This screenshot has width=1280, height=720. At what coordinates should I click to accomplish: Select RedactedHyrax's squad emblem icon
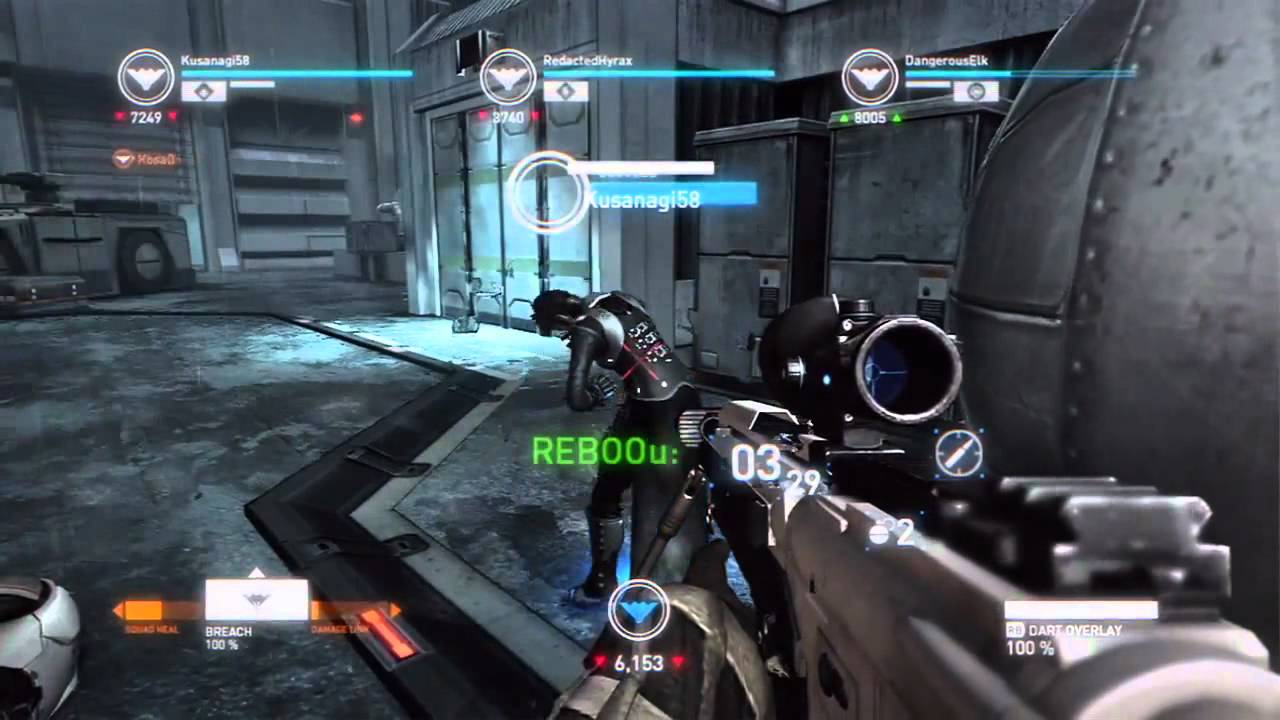[509, 77]
